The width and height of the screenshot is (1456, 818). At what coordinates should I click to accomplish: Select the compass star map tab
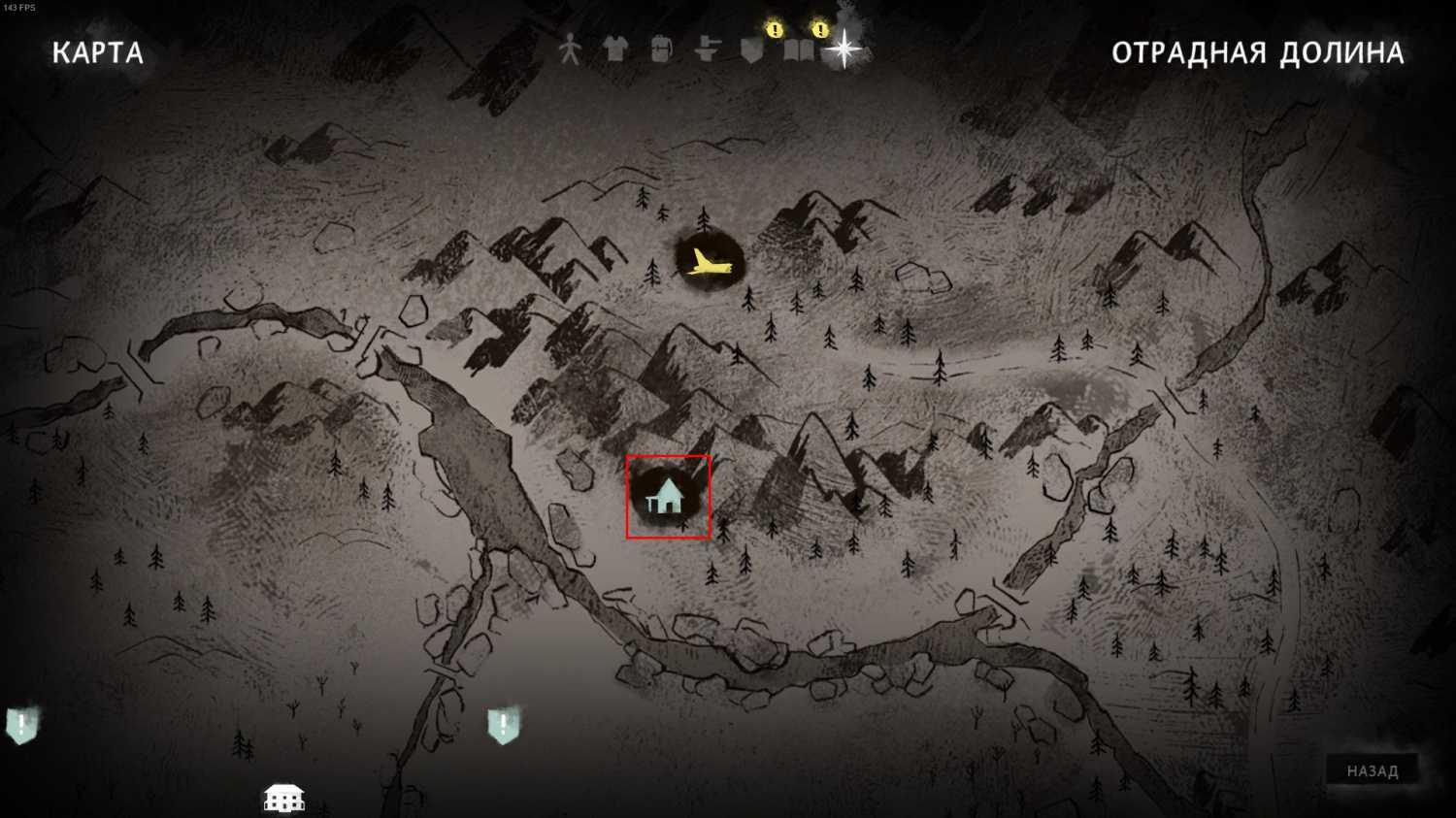pyautogui.click(x=844, y=49)
